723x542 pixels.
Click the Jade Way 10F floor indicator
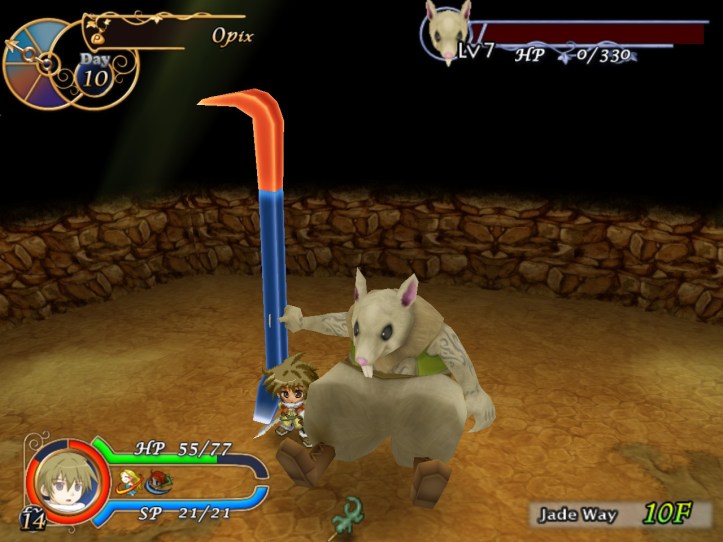[x=625, y=515]
